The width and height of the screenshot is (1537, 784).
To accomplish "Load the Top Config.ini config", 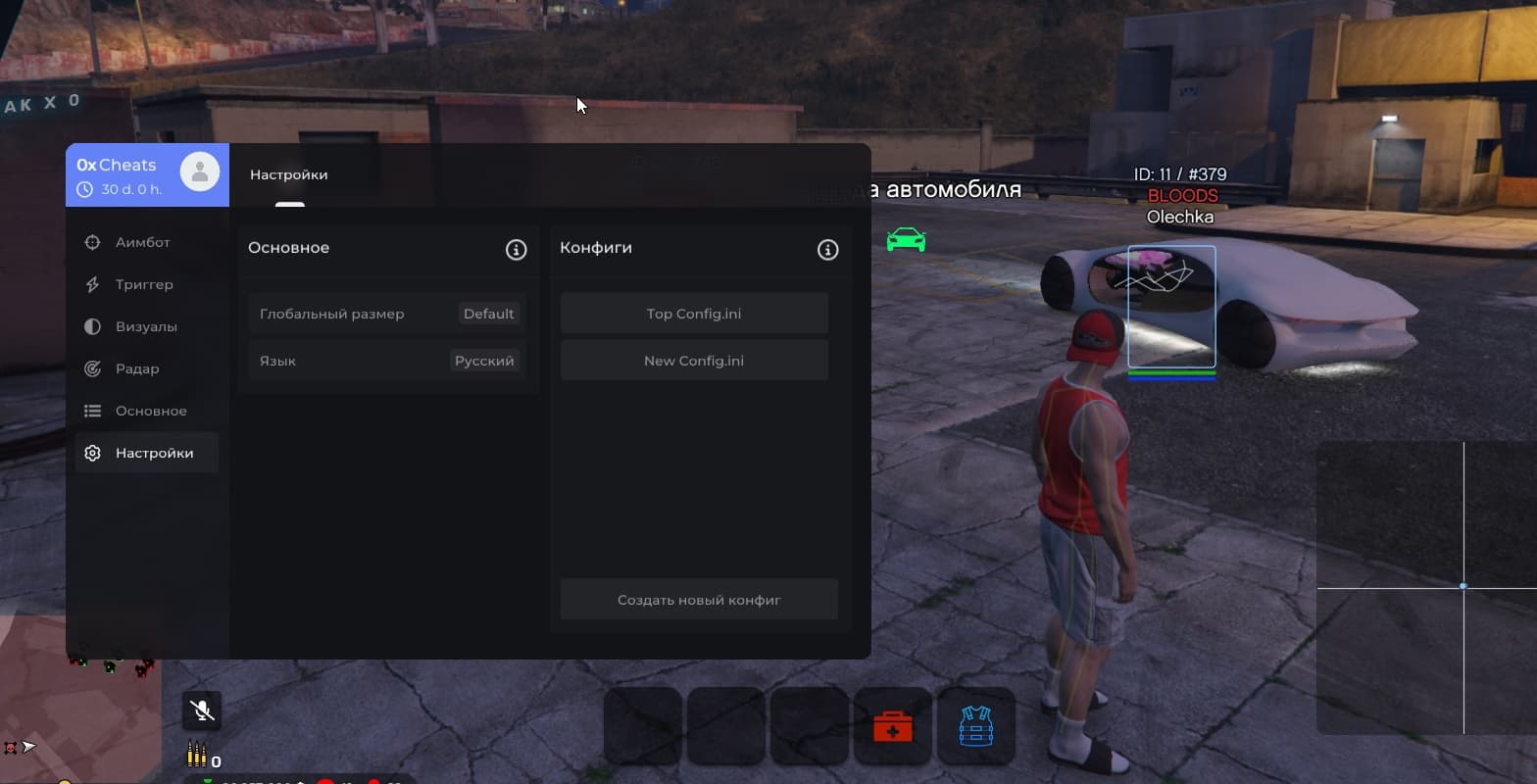I will tap(694, 314).
